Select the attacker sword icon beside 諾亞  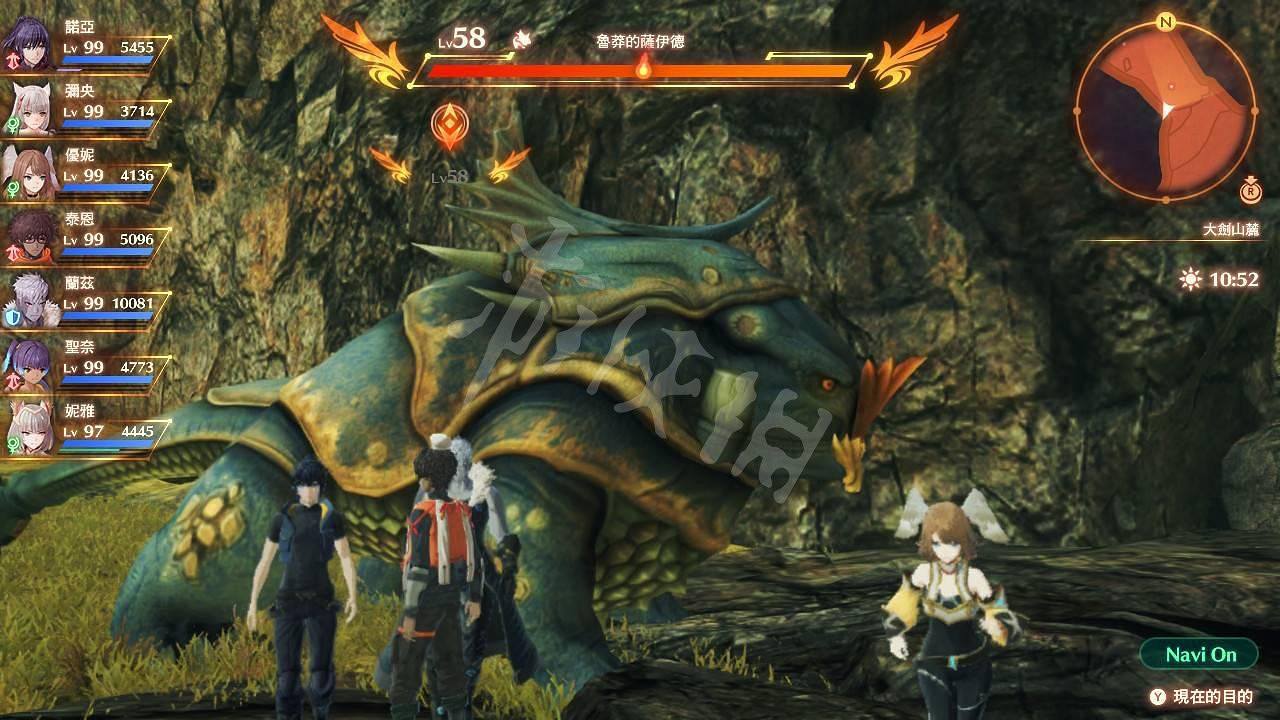13,60
